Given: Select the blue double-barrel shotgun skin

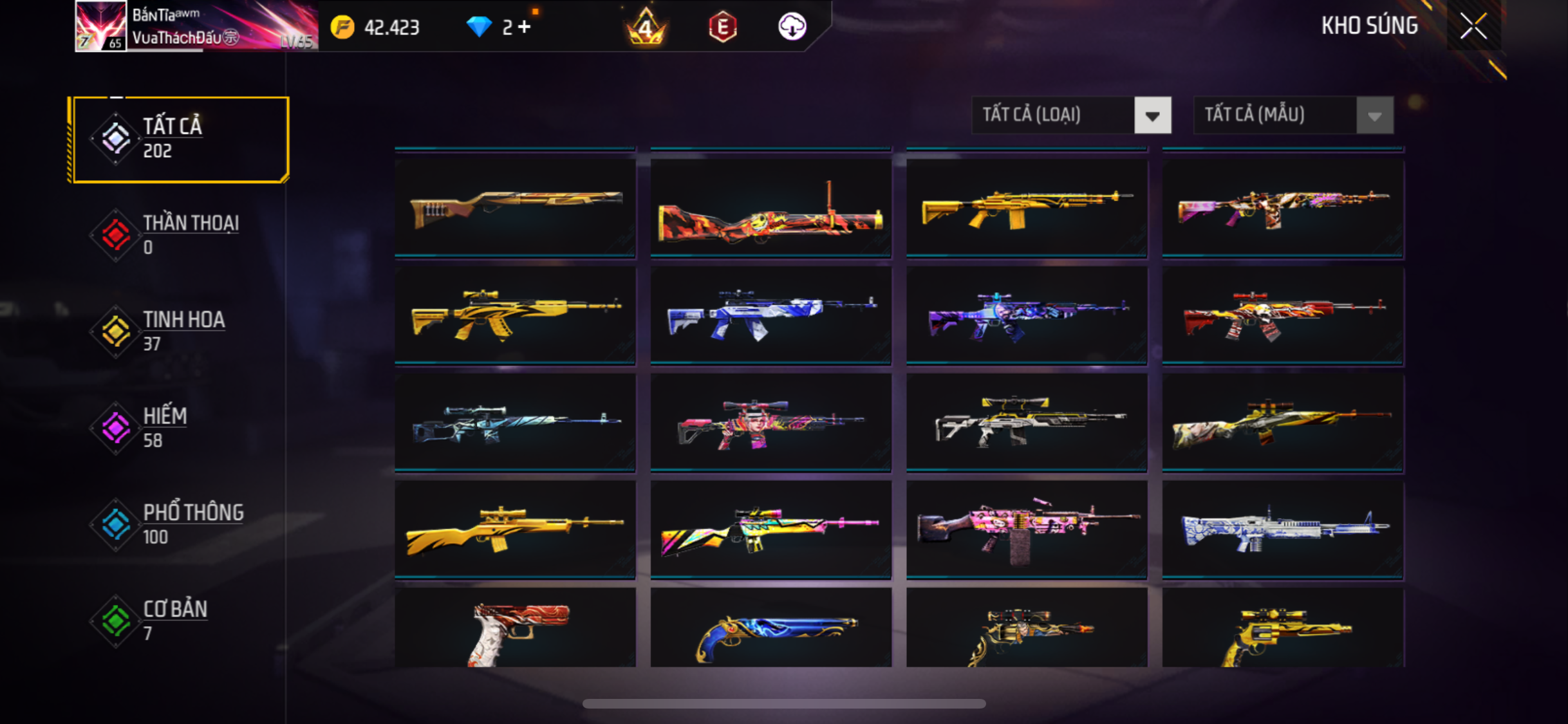Looking at the screenshot, I should 770,629.
